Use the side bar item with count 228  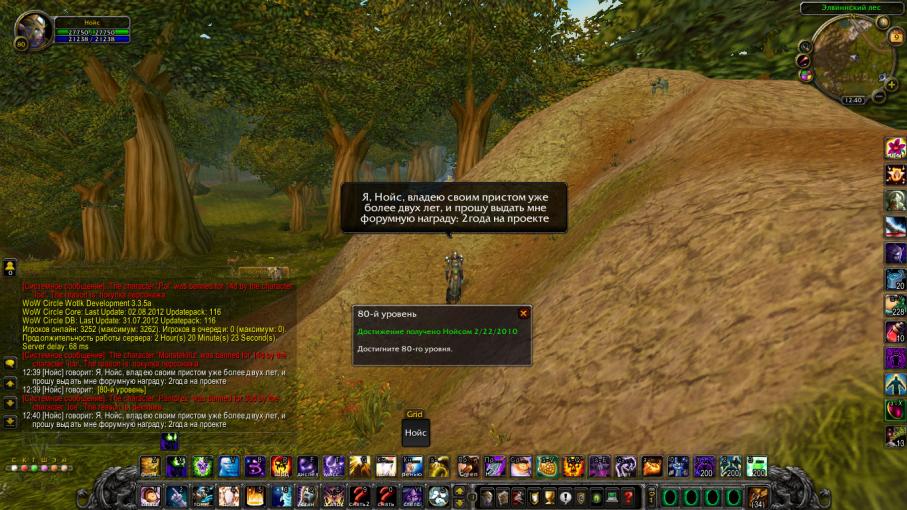(895, 305)
